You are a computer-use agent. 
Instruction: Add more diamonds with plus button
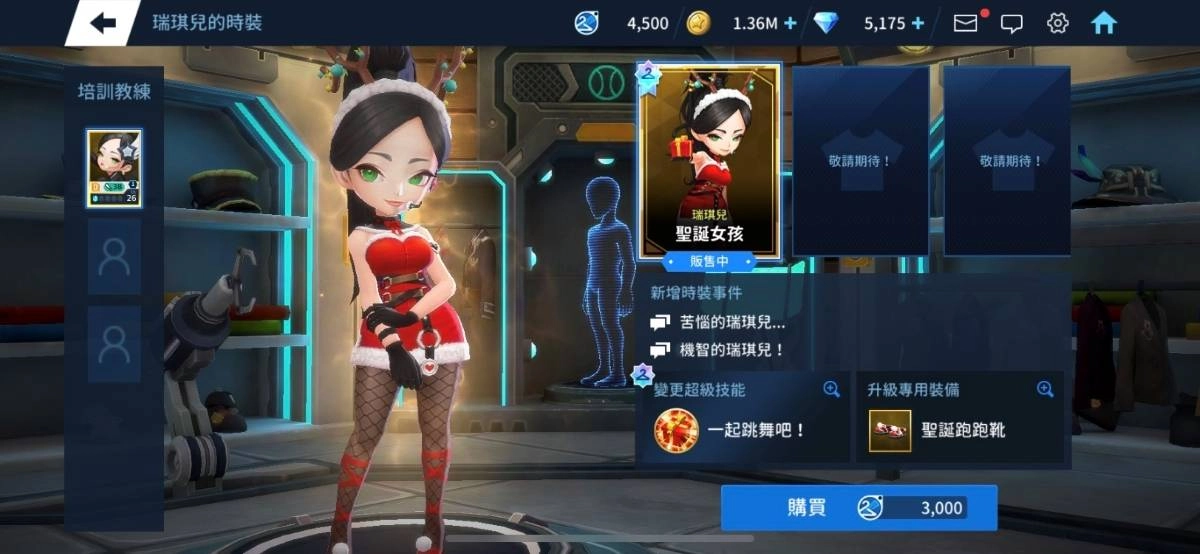[917, 23]
